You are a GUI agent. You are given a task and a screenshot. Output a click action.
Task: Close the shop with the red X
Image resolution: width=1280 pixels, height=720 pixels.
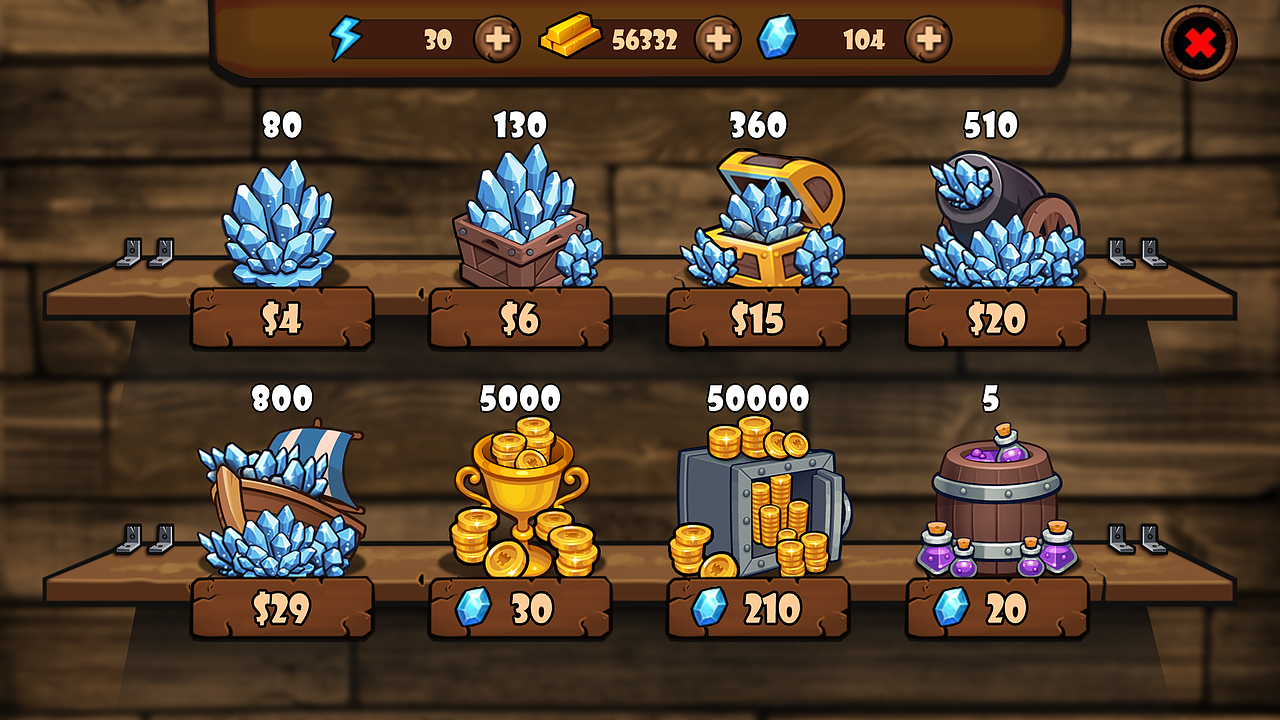point(1201,41)
